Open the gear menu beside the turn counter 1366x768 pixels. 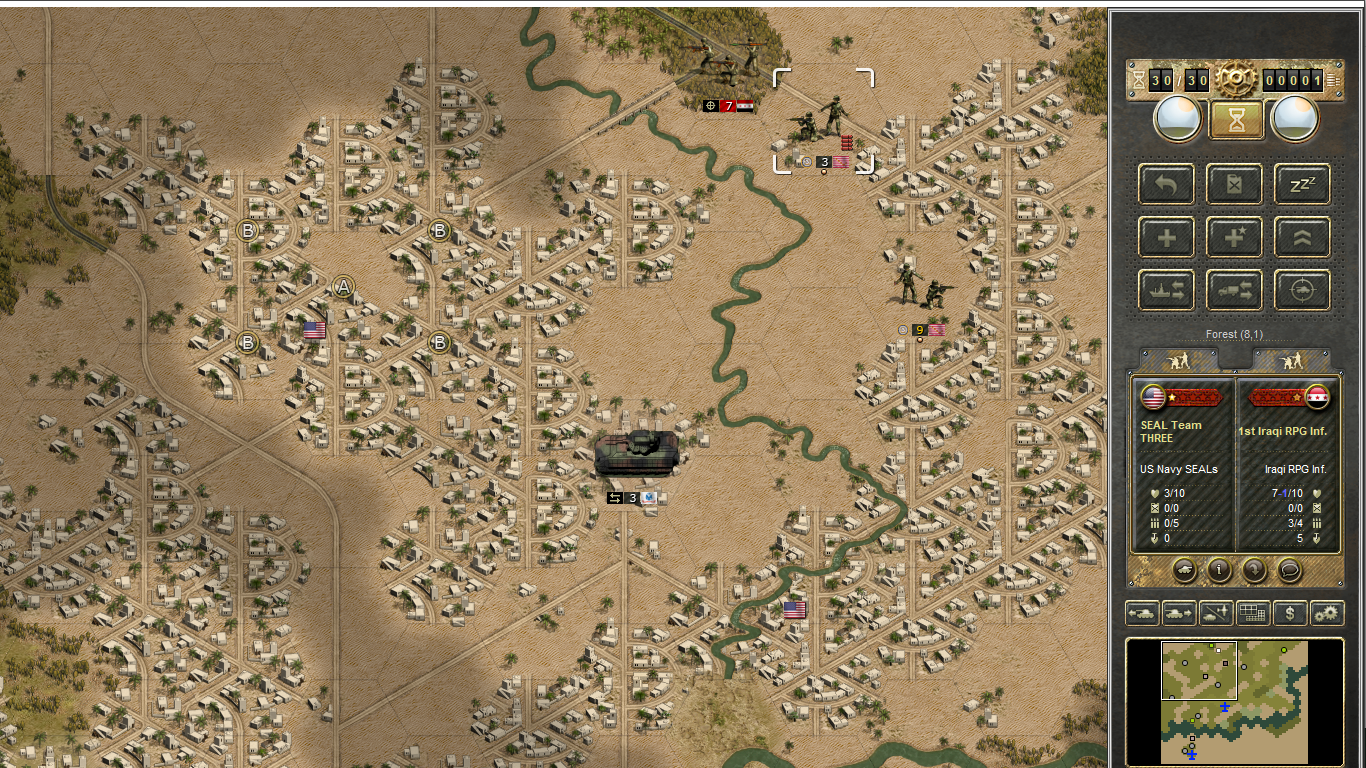[x=1234, y=79]
